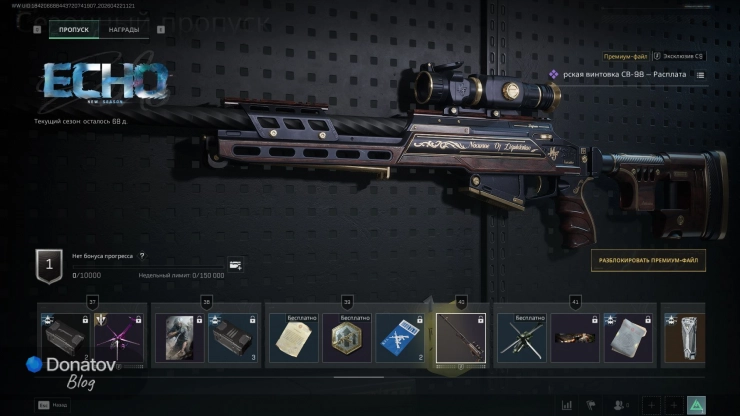
Task: Open the bar chart stats icon
Action: click(x=567, y=404)
